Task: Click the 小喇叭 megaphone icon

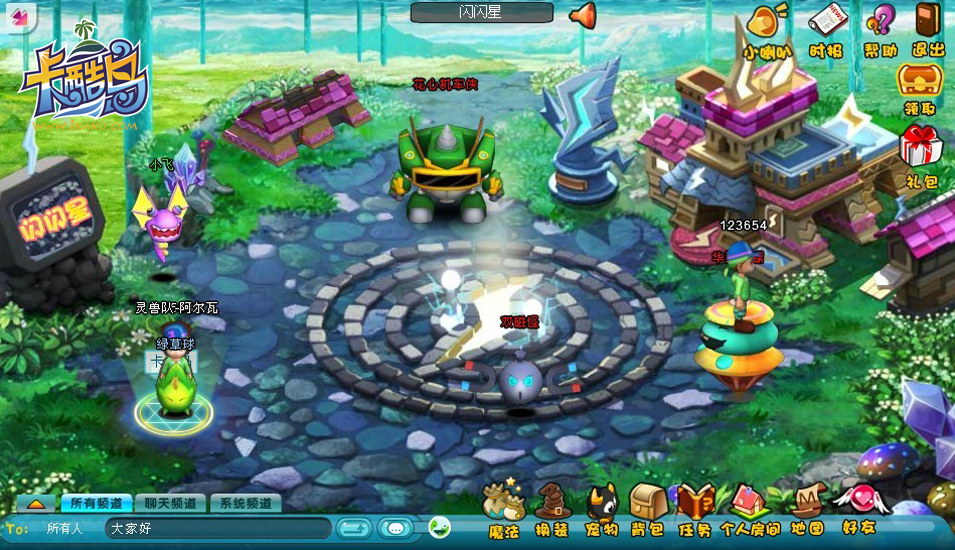Action: [768, 28]
